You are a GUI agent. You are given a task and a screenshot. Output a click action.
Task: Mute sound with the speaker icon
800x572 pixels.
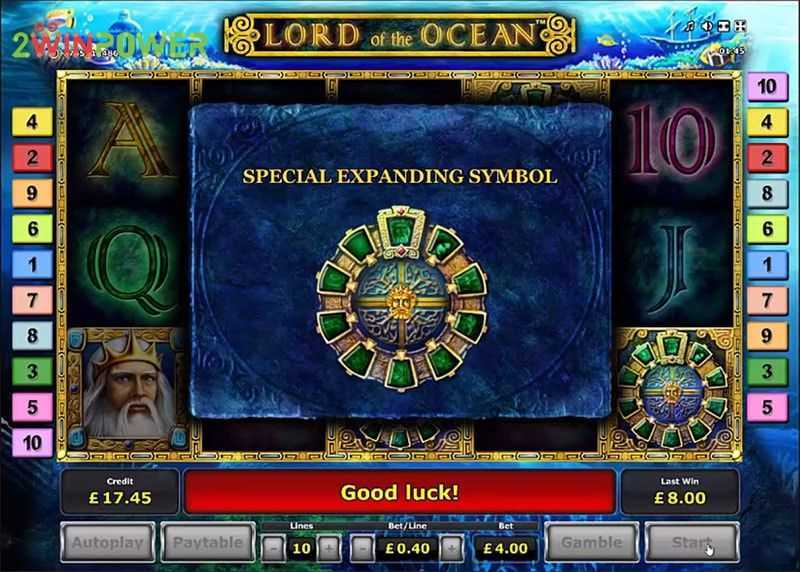coord(706,25)
